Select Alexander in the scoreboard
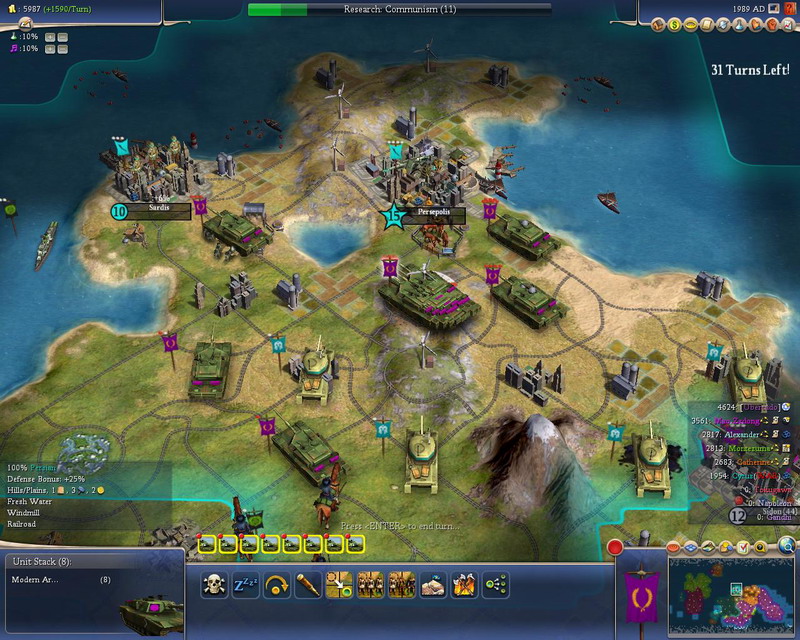Image resolution: width=800 pixels, height=640 pixels. (x=743, y=435)
